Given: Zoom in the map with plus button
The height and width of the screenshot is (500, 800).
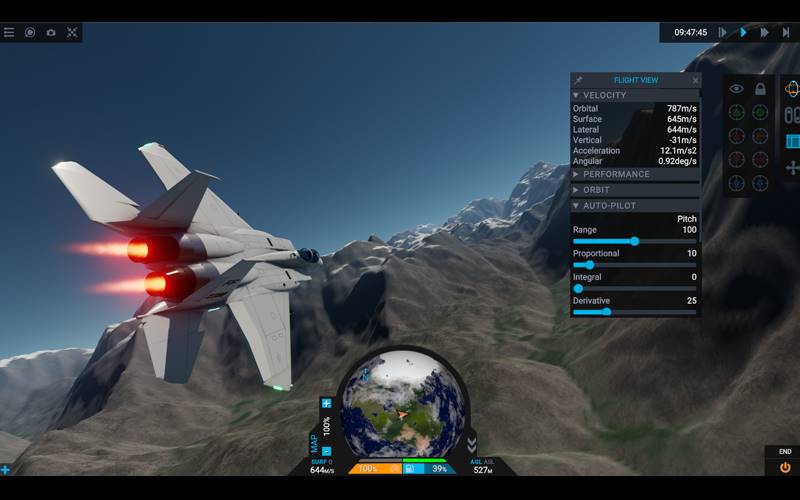Looking at the screenshot, I should tap(326, 403).
